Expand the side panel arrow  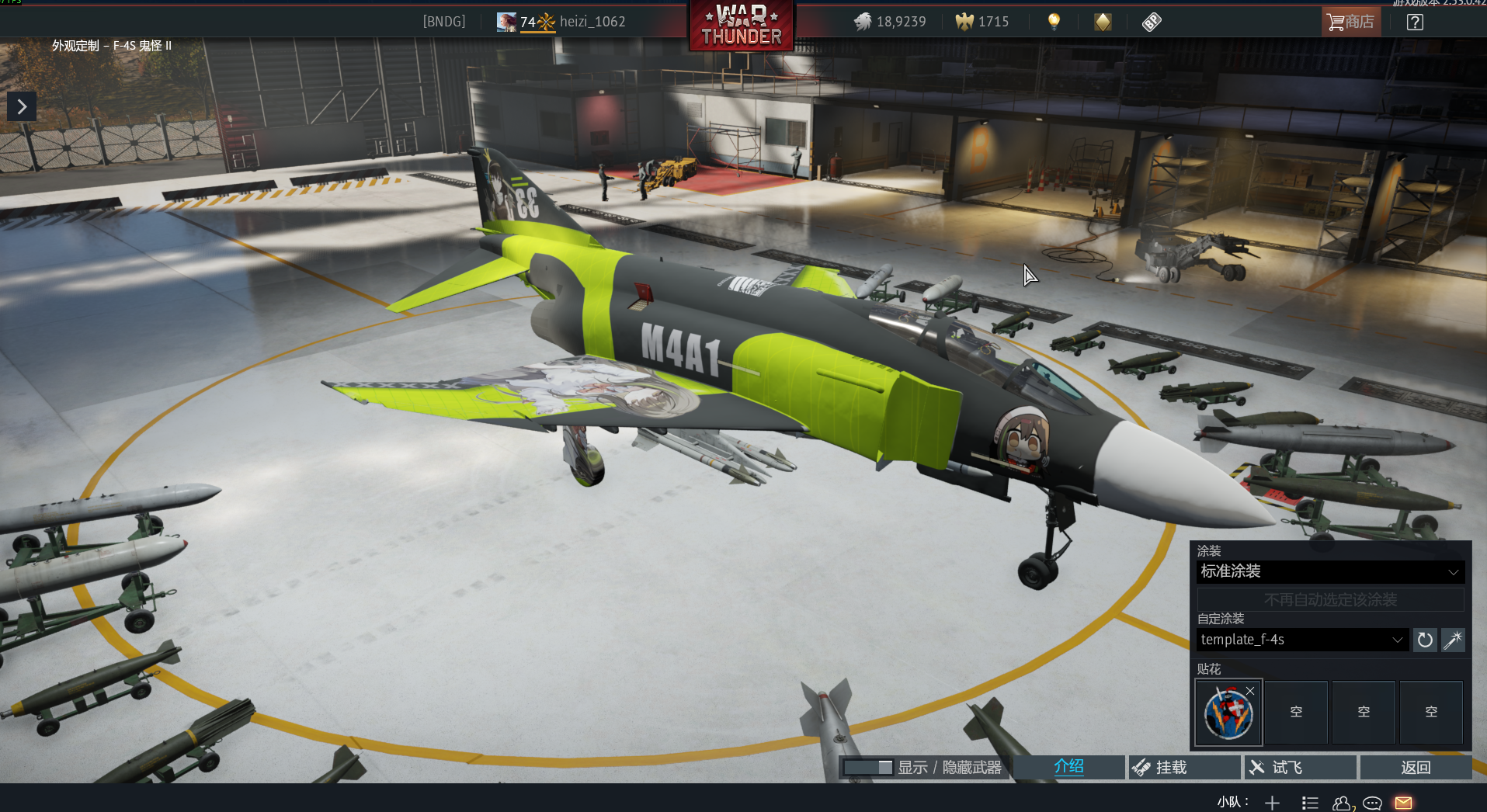point(22,106)
